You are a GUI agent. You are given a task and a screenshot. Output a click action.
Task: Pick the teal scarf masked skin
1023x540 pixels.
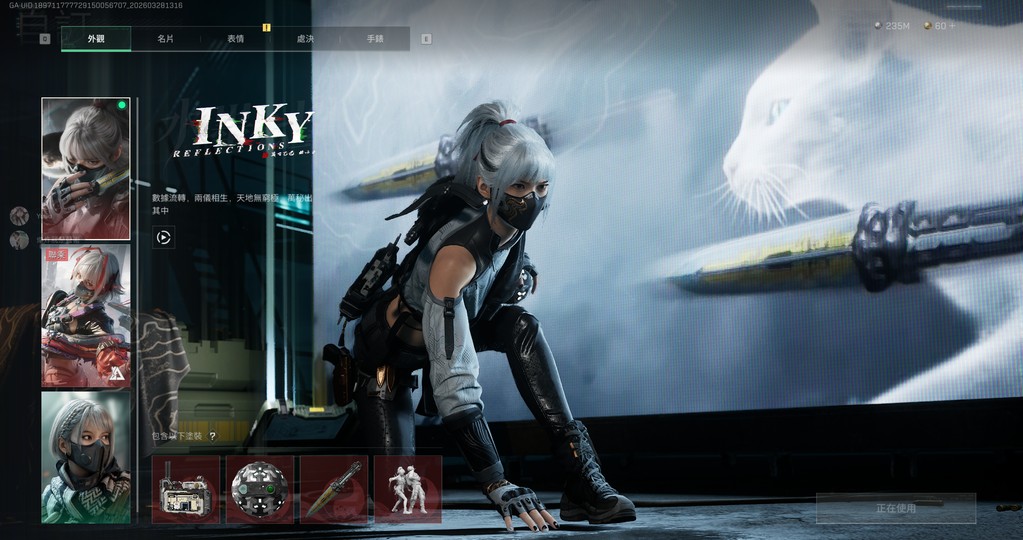pos(86,457)
